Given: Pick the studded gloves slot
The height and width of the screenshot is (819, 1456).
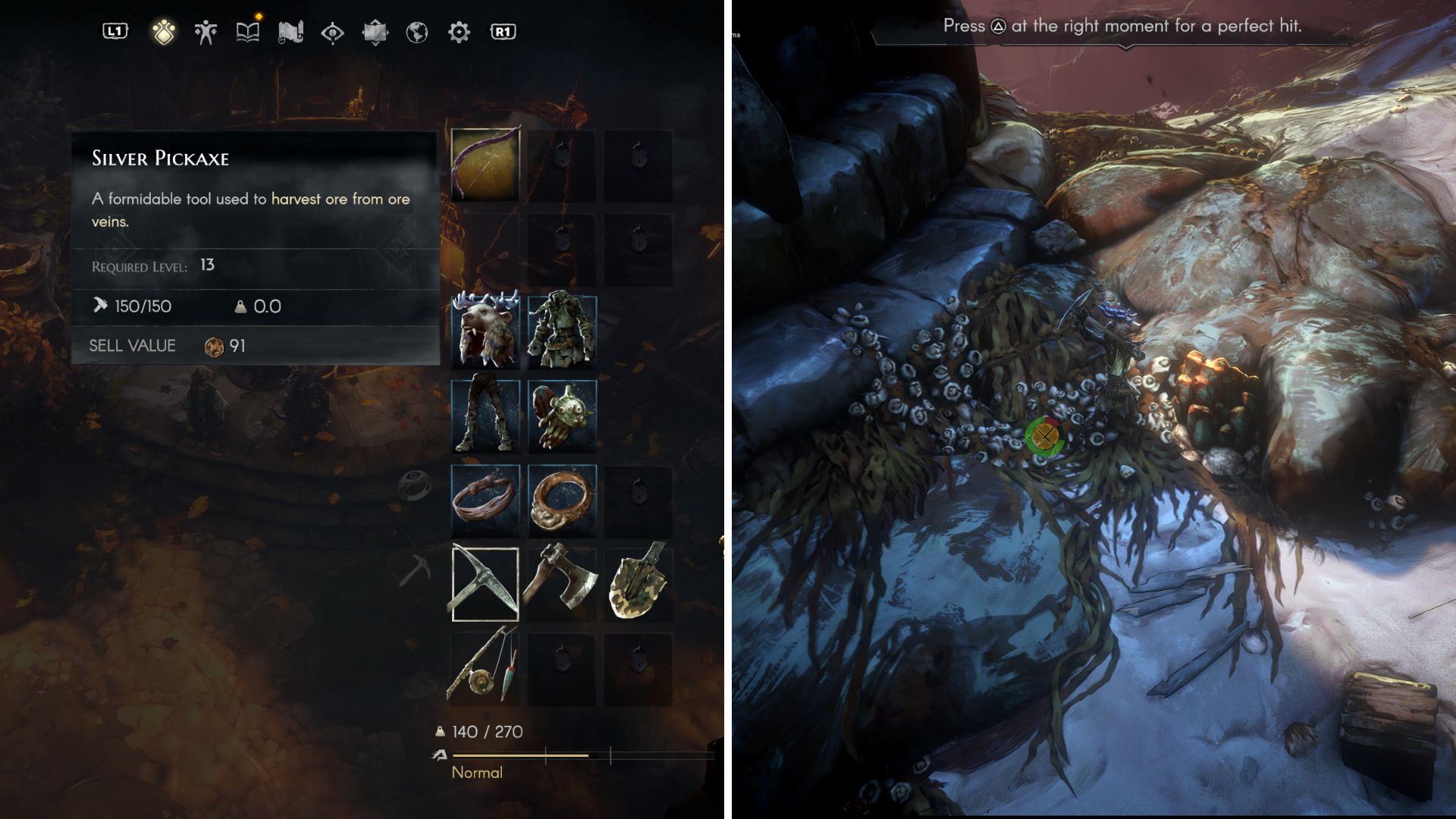Looking at the screenshot, I should 562,416.
